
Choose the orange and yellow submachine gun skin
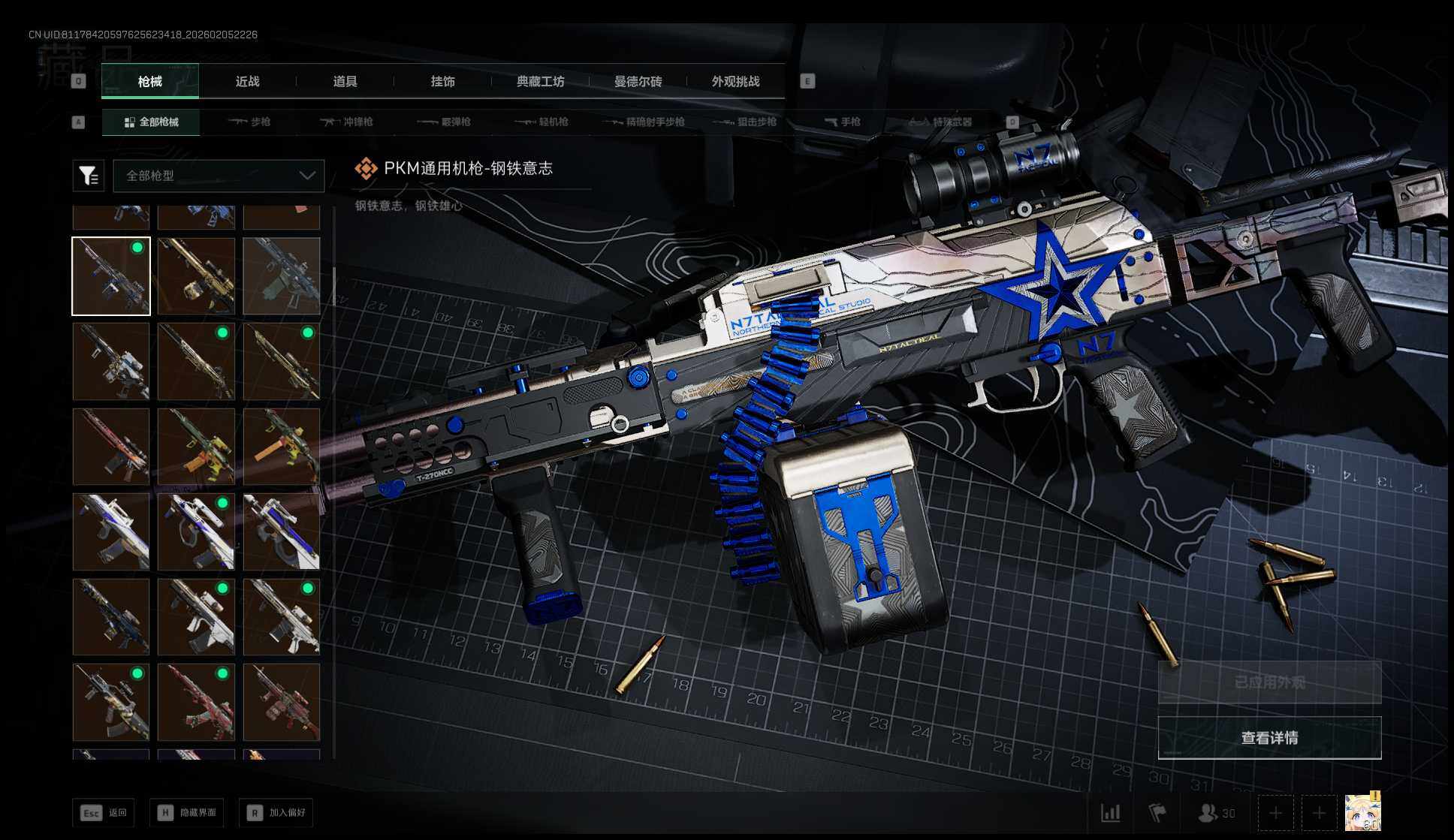pyautogui.click(x=281, y=447)
